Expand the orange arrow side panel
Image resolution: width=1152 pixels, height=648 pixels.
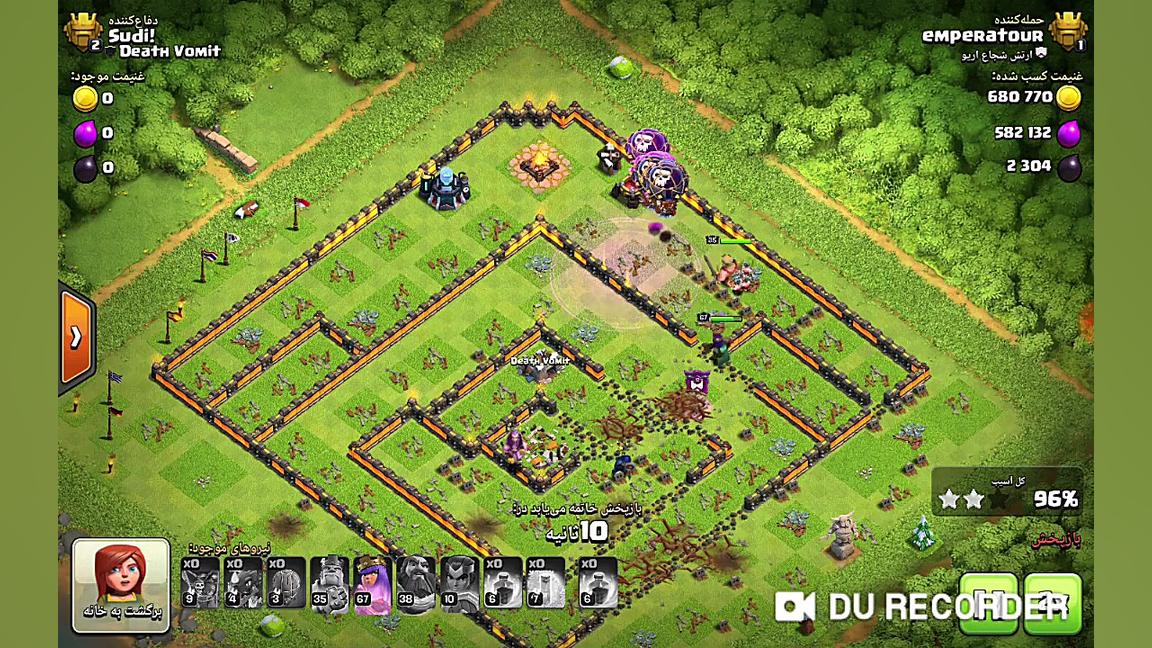point(76,338)
